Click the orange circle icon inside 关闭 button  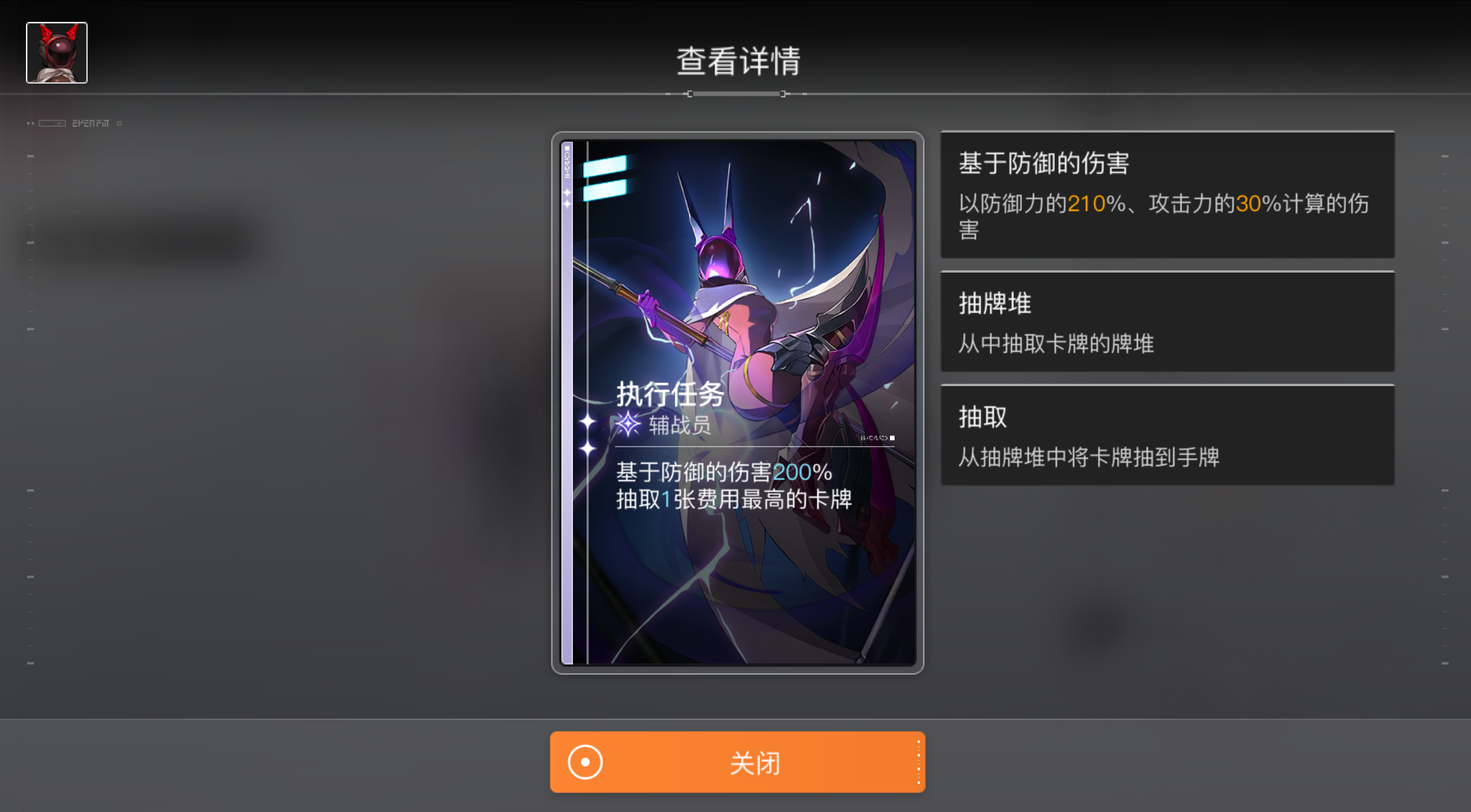pyautogui.click(x=584, y=762)
